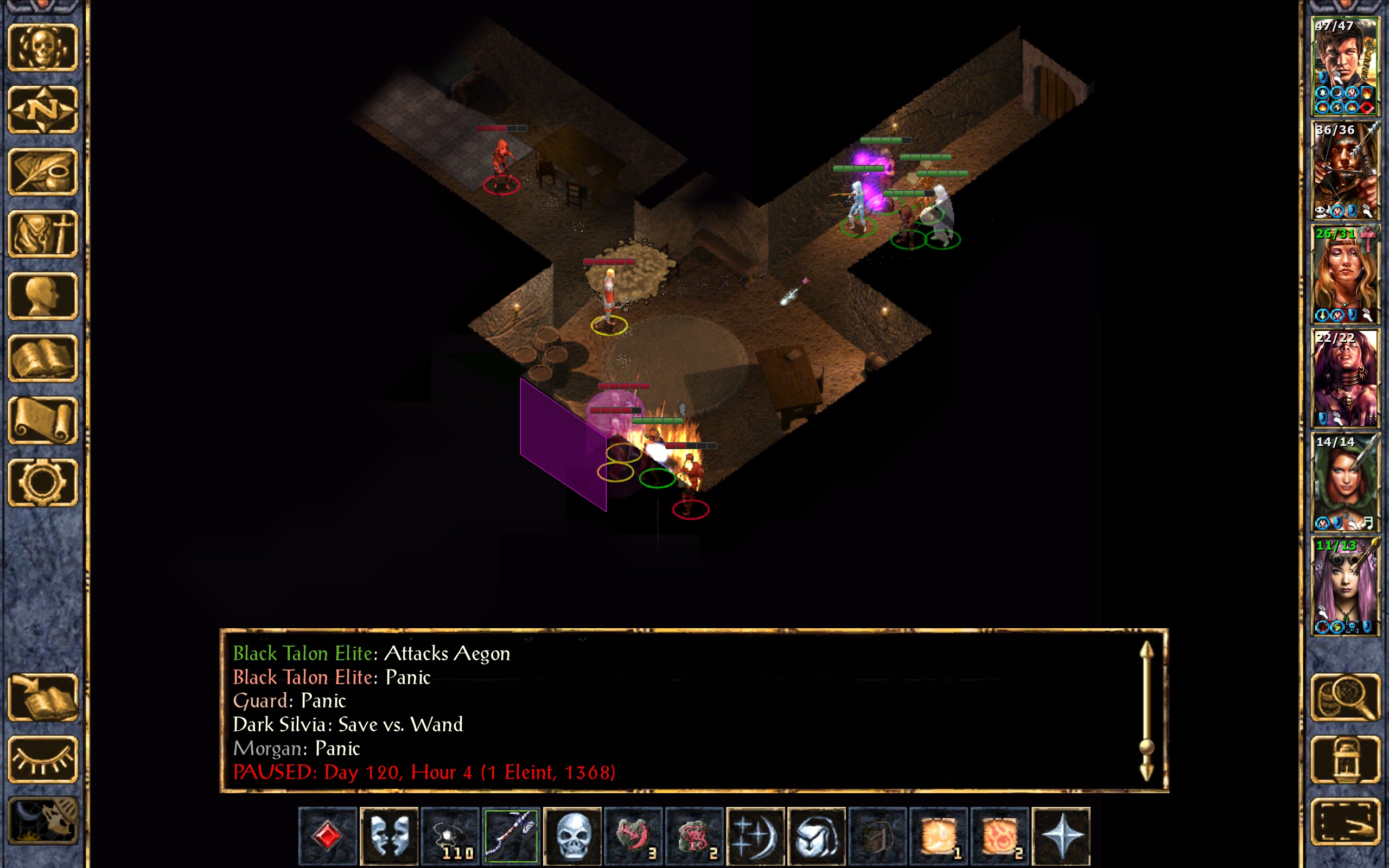Equip the halberd weapon slot

(511, 836)
